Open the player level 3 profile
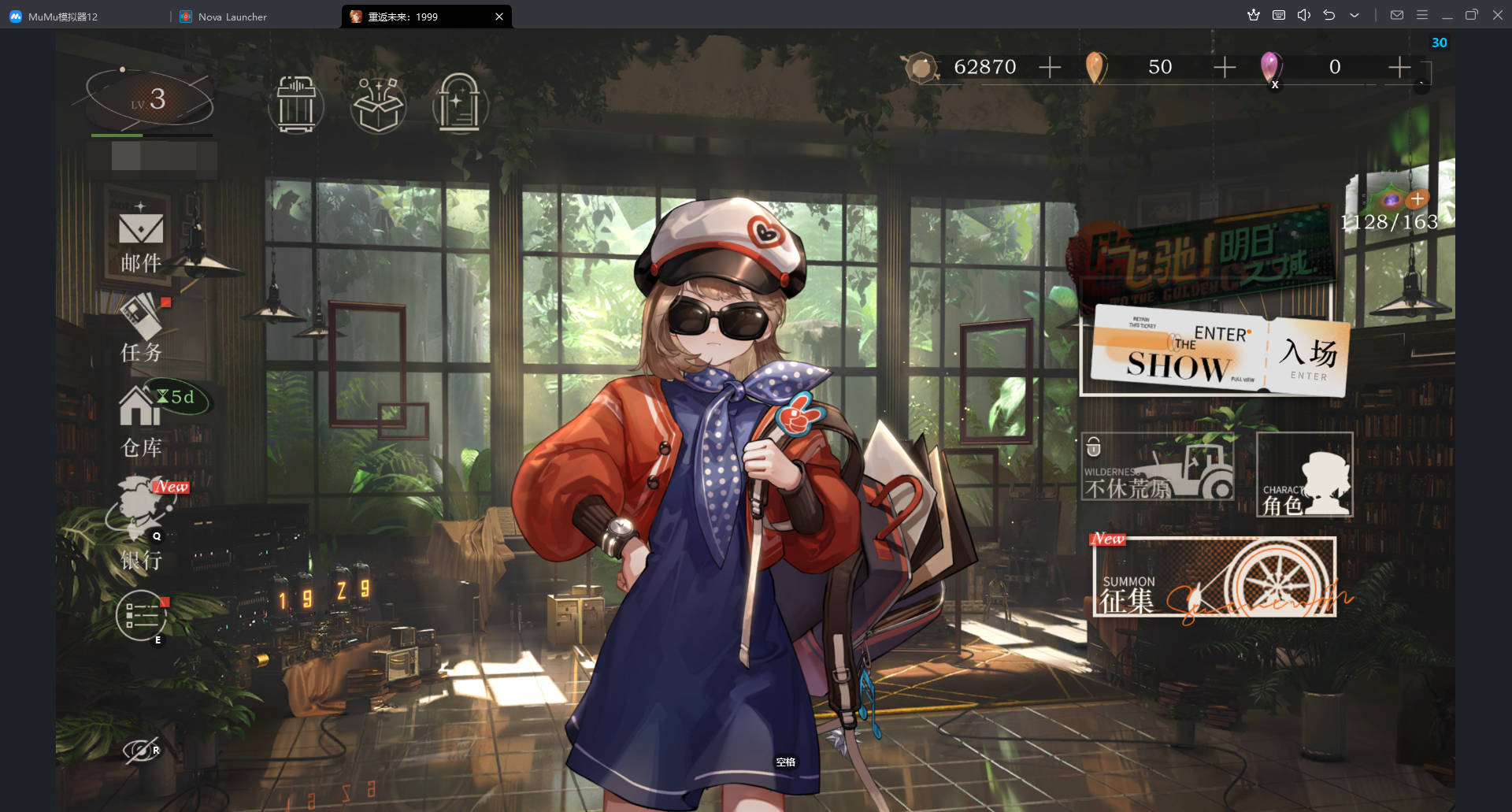1512x812 pixels. (150, 100)
